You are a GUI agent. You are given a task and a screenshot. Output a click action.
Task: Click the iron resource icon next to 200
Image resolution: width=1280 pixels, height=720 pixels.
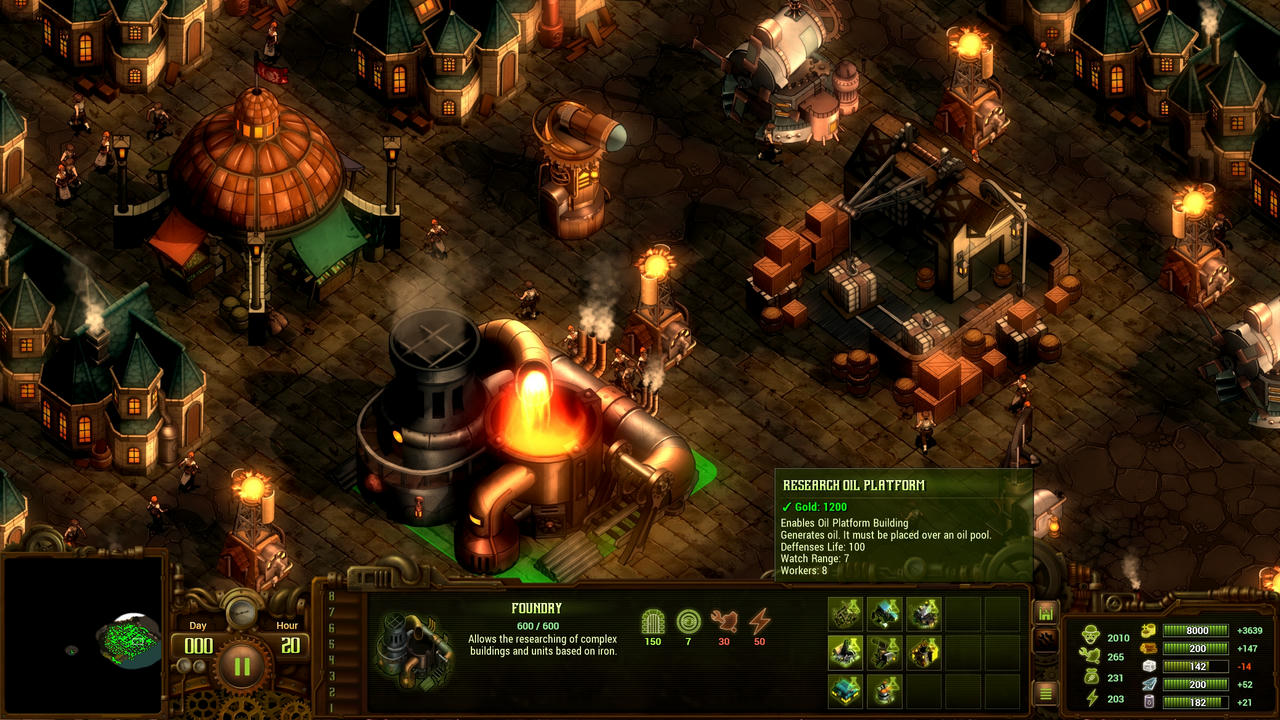(x=1150, y=684)
